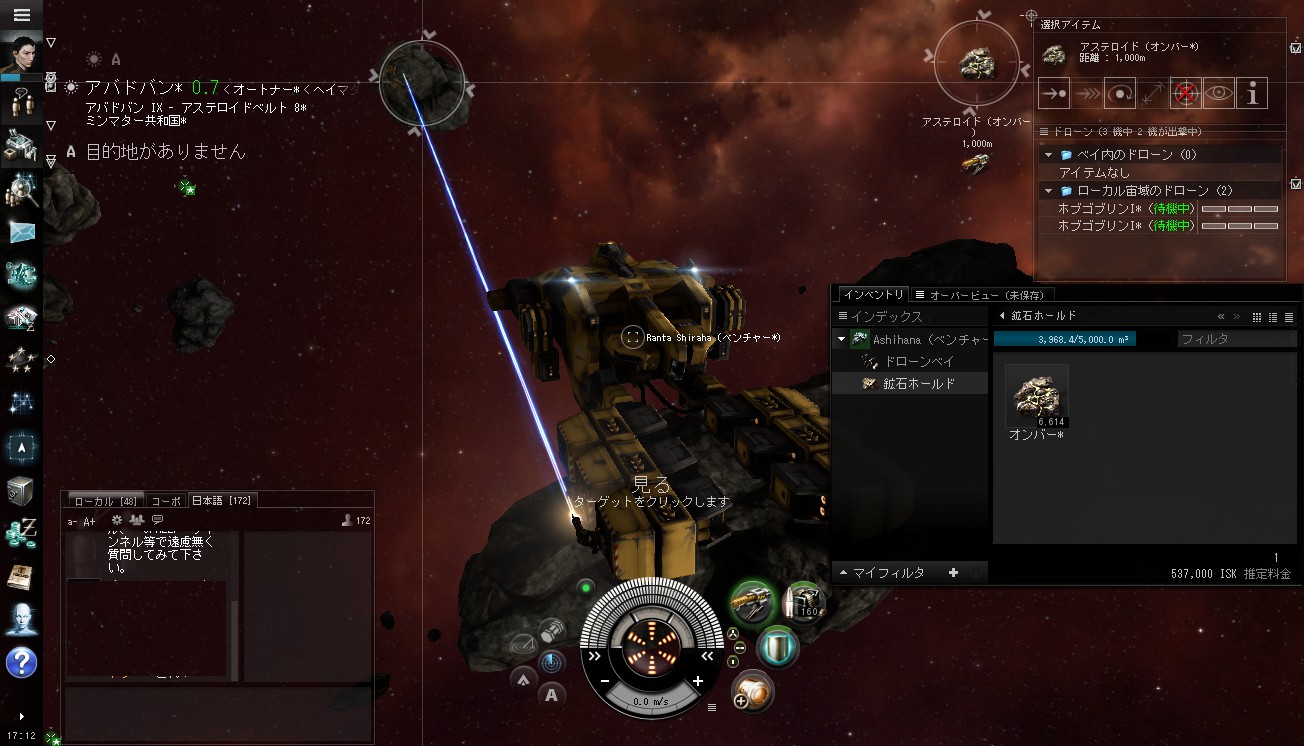The height and width of the screenshot is (746, 1304).
Task: Open the blue question mark help
Action: click(21, 662)
